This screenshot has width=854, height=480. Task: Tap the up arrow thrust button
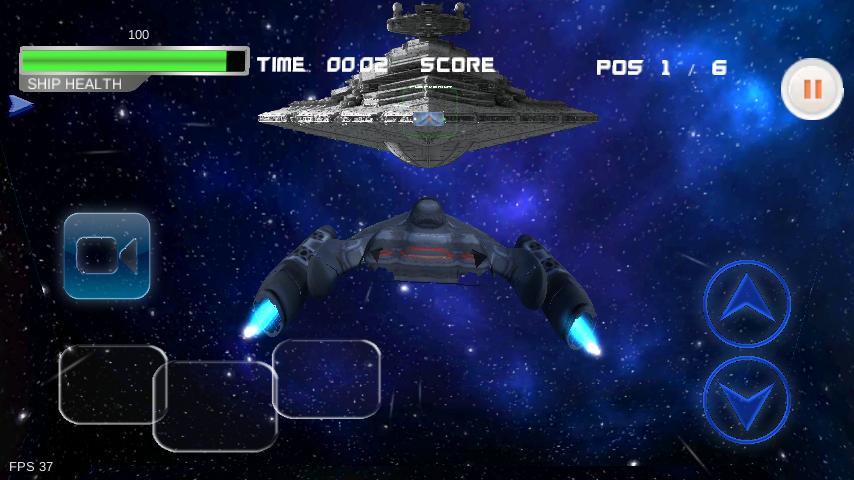pos(747,304)
